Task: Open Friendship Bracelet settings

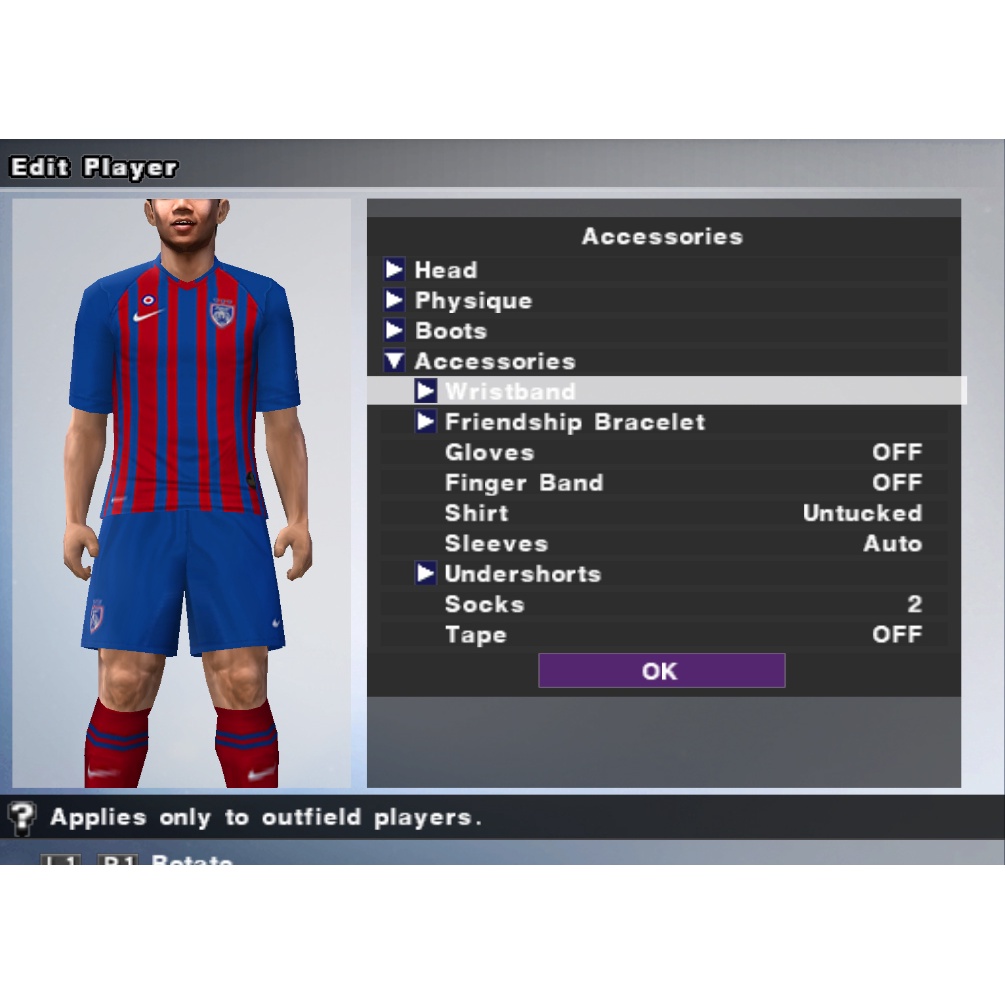Action: click(574, 422)
